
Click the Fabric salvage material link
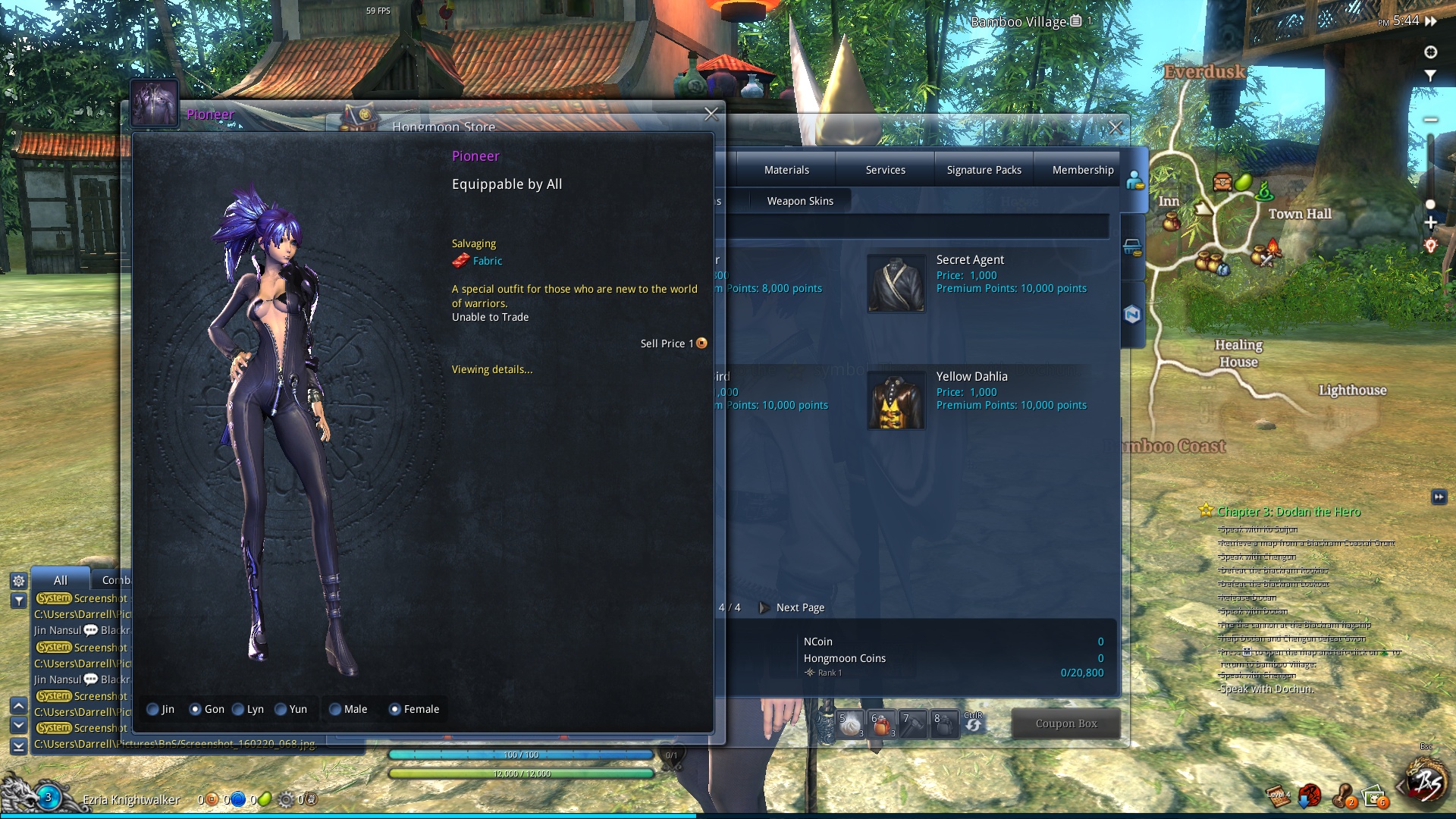tap(487, 261)
